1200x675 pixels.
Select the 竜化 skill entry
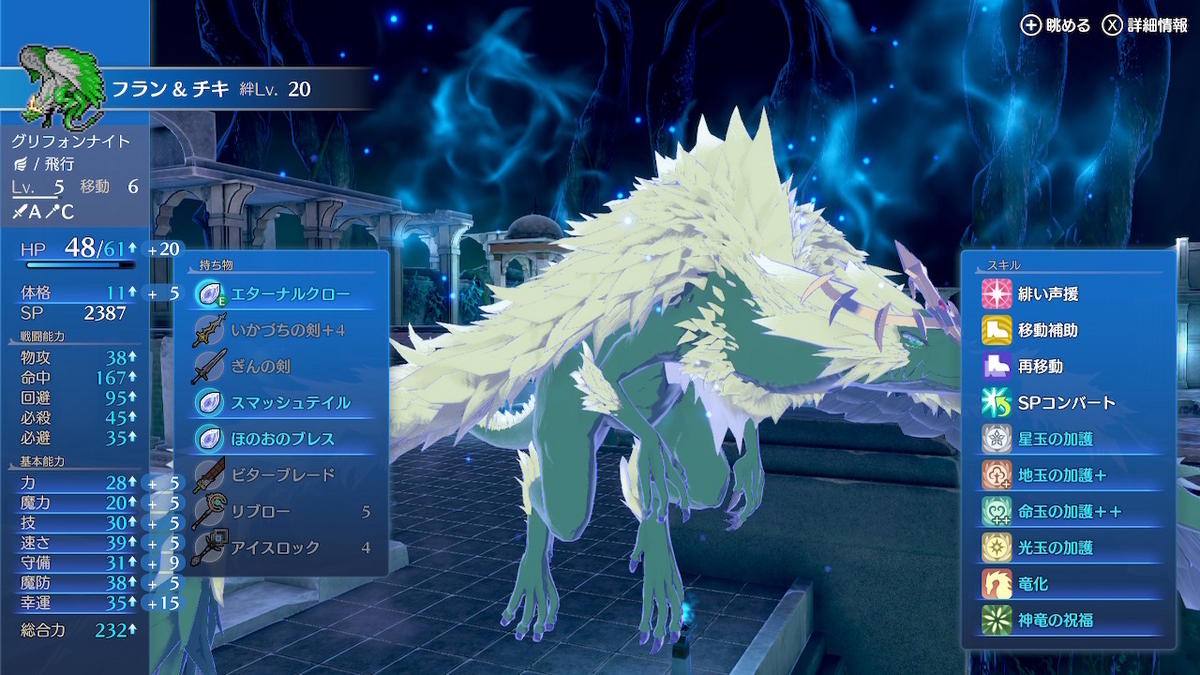point(1069,583)
